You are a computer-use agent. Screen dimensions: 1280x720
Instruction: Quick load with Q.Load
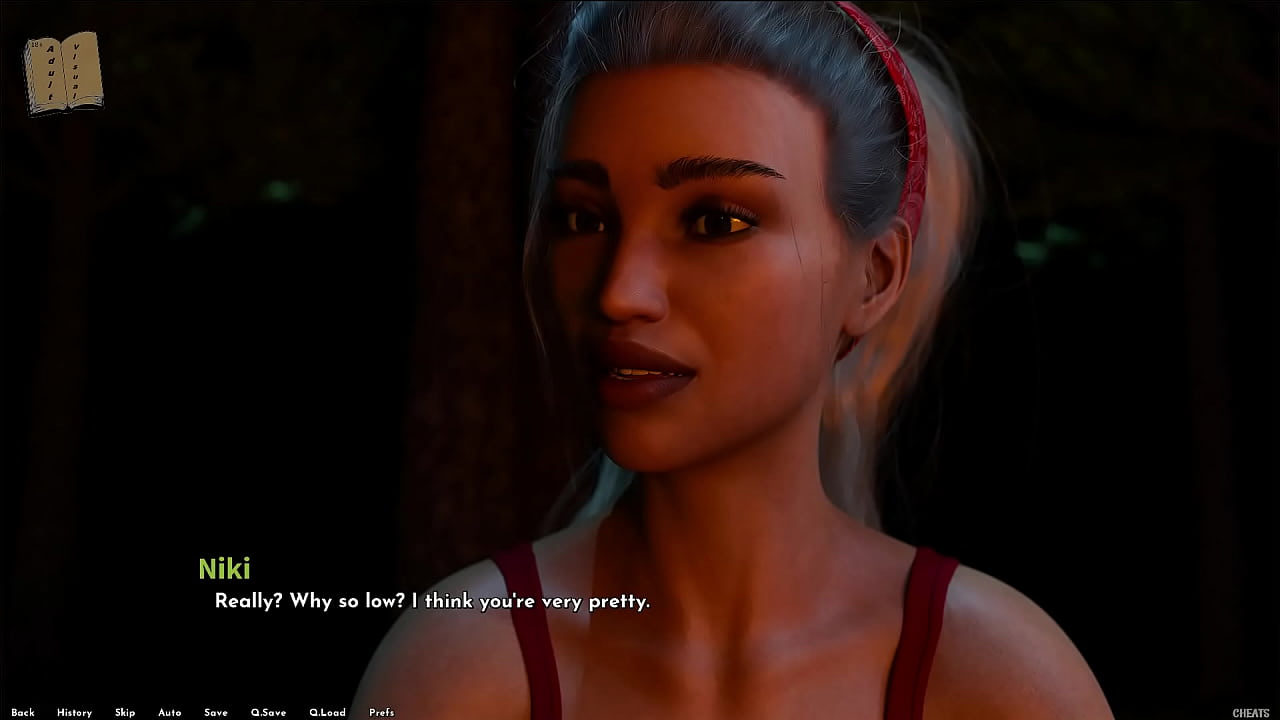click(x=327, y=713)
